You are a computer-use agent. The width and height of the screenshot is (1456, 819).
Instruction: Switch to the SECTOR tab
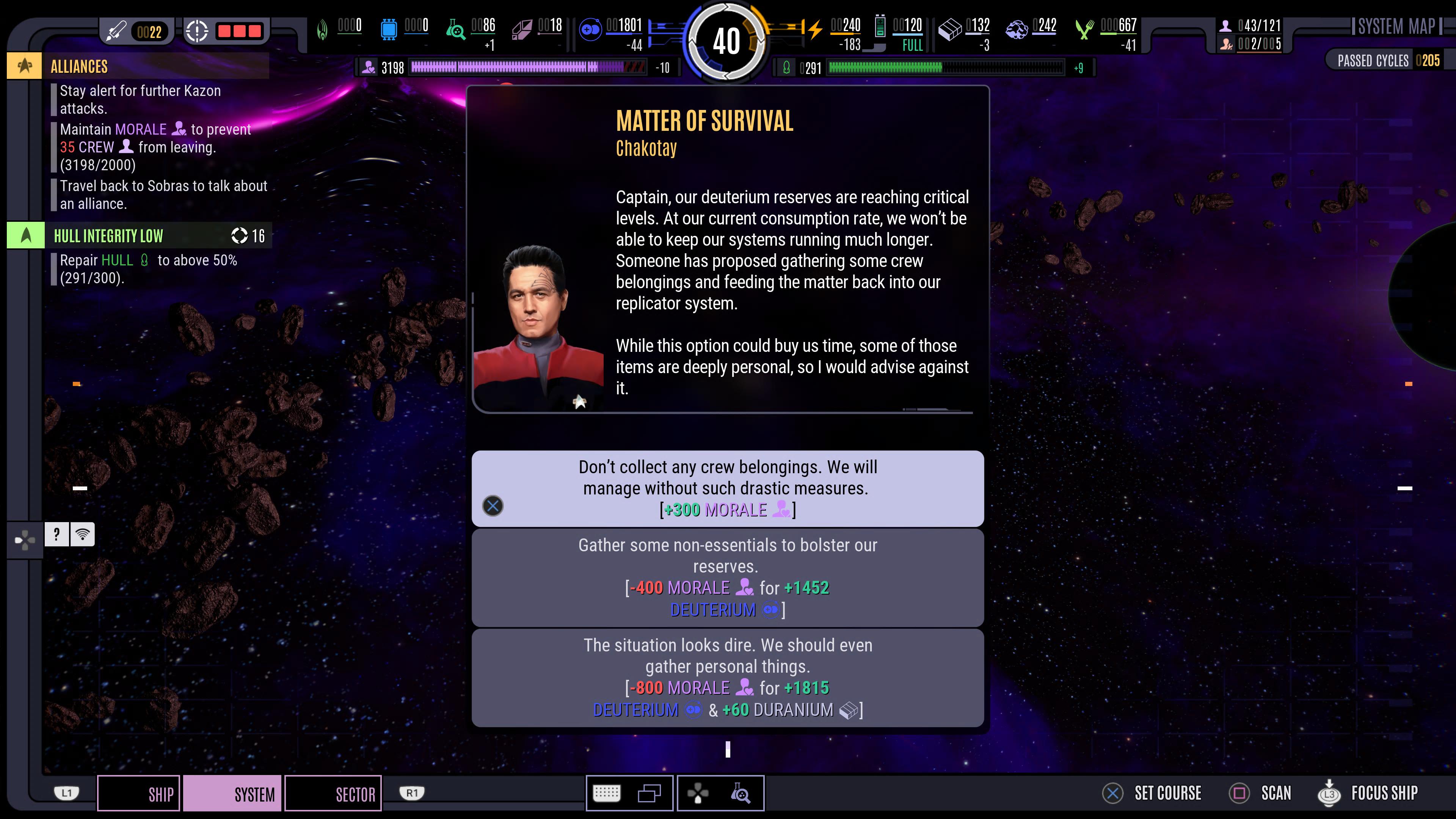click(x=334, y=794)
